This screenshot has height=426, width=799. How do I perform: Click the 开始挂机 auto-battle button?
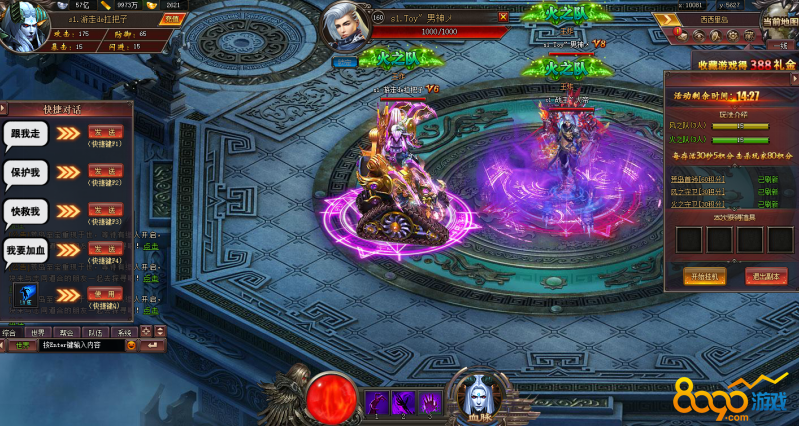(x=703, y=276)
